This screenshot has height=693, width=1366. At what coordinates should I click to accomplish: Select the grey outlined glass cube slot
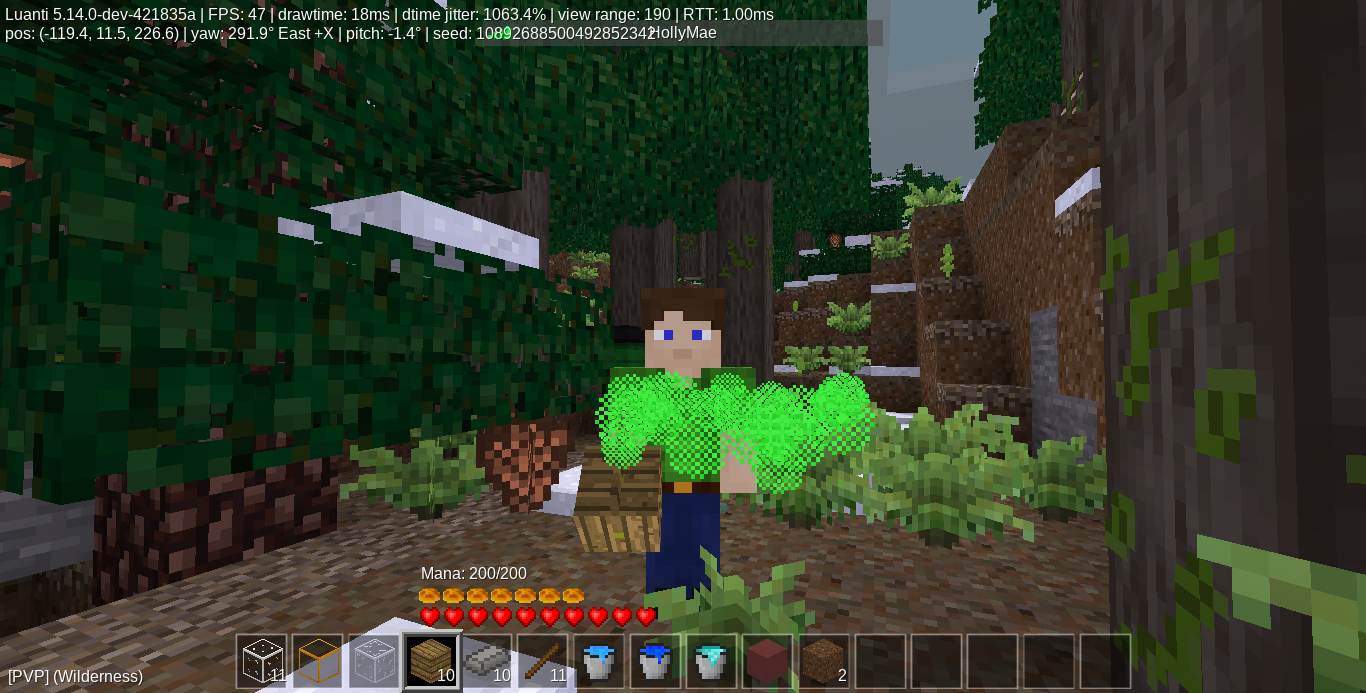click(x=374, y=661)
